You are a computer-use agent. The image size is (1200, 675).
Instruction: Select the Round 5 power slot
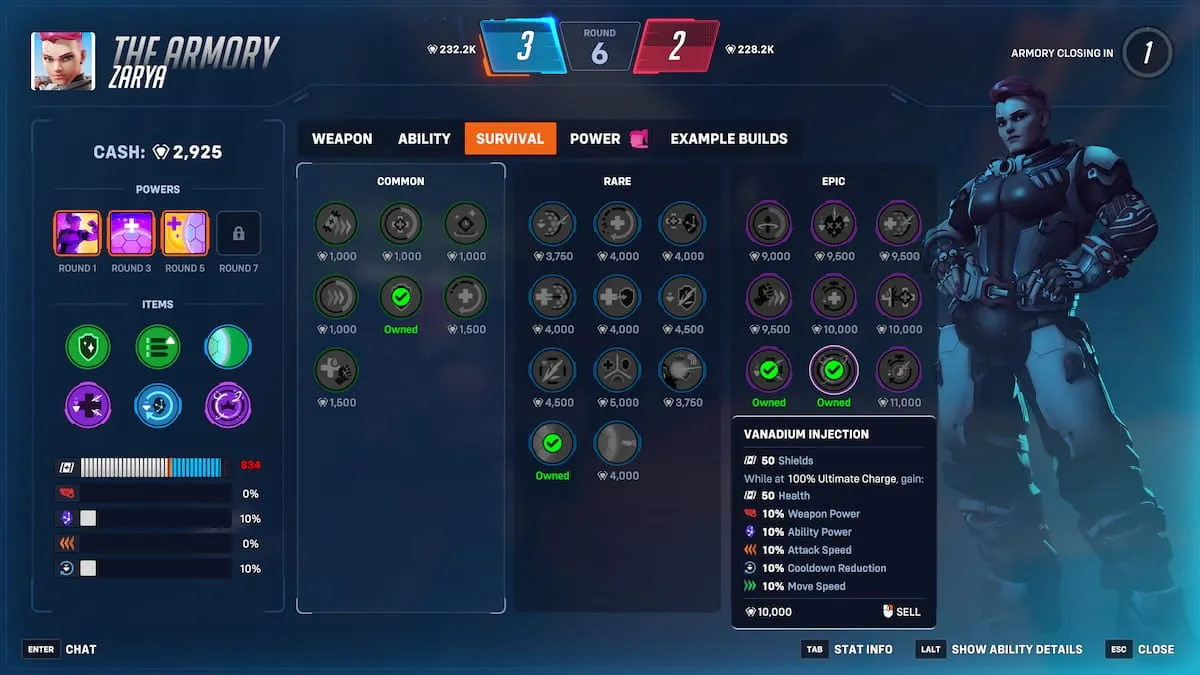pos(185,233)
